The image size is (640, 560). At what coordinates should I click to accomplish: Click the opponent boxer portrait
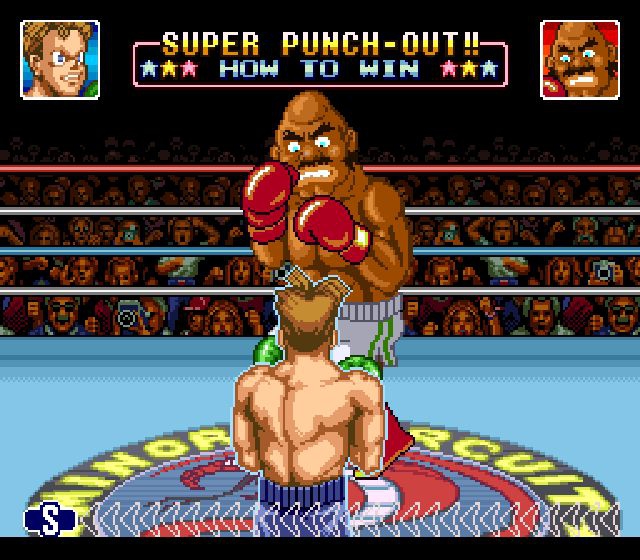coord(579,59)
